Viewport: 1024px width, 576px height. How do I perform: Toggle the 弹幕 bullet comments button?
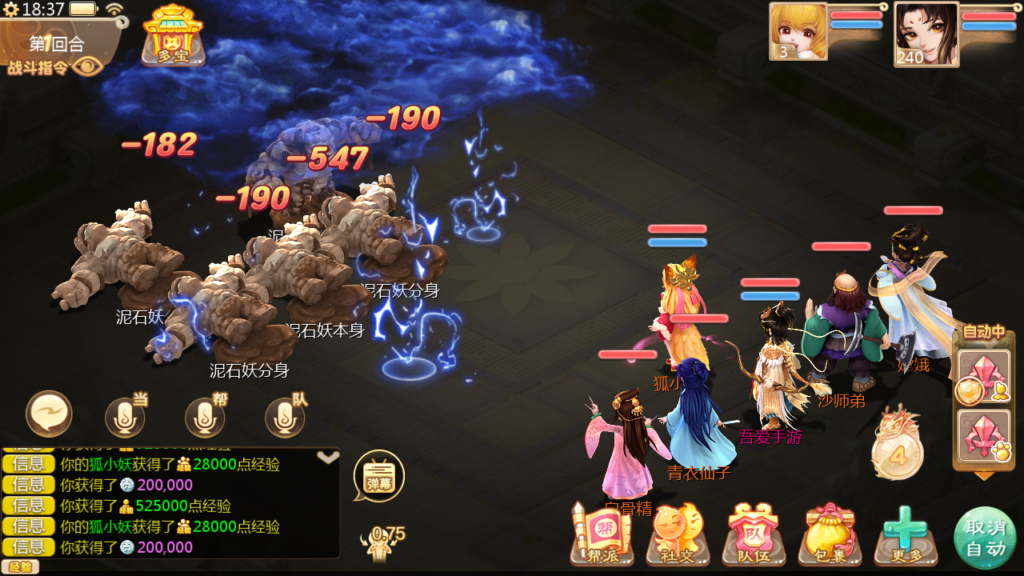click(378, 475)
